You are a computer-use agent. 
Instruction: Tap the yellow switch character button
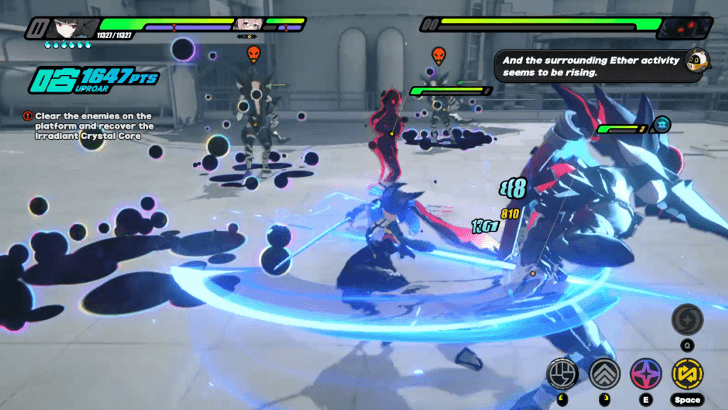coord(687,374)
